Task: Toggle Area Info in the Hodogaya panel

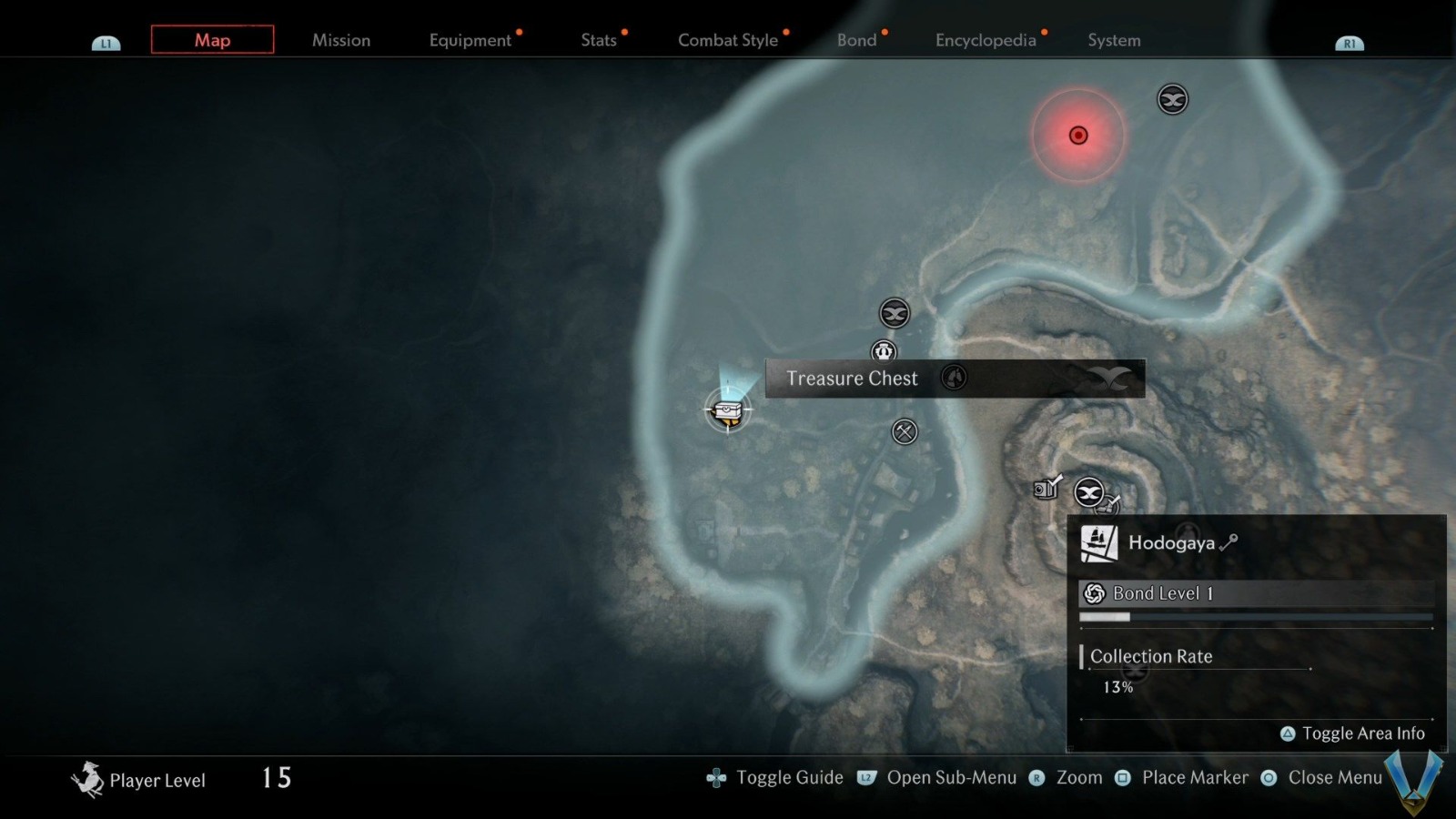Action: [1353, 733]
